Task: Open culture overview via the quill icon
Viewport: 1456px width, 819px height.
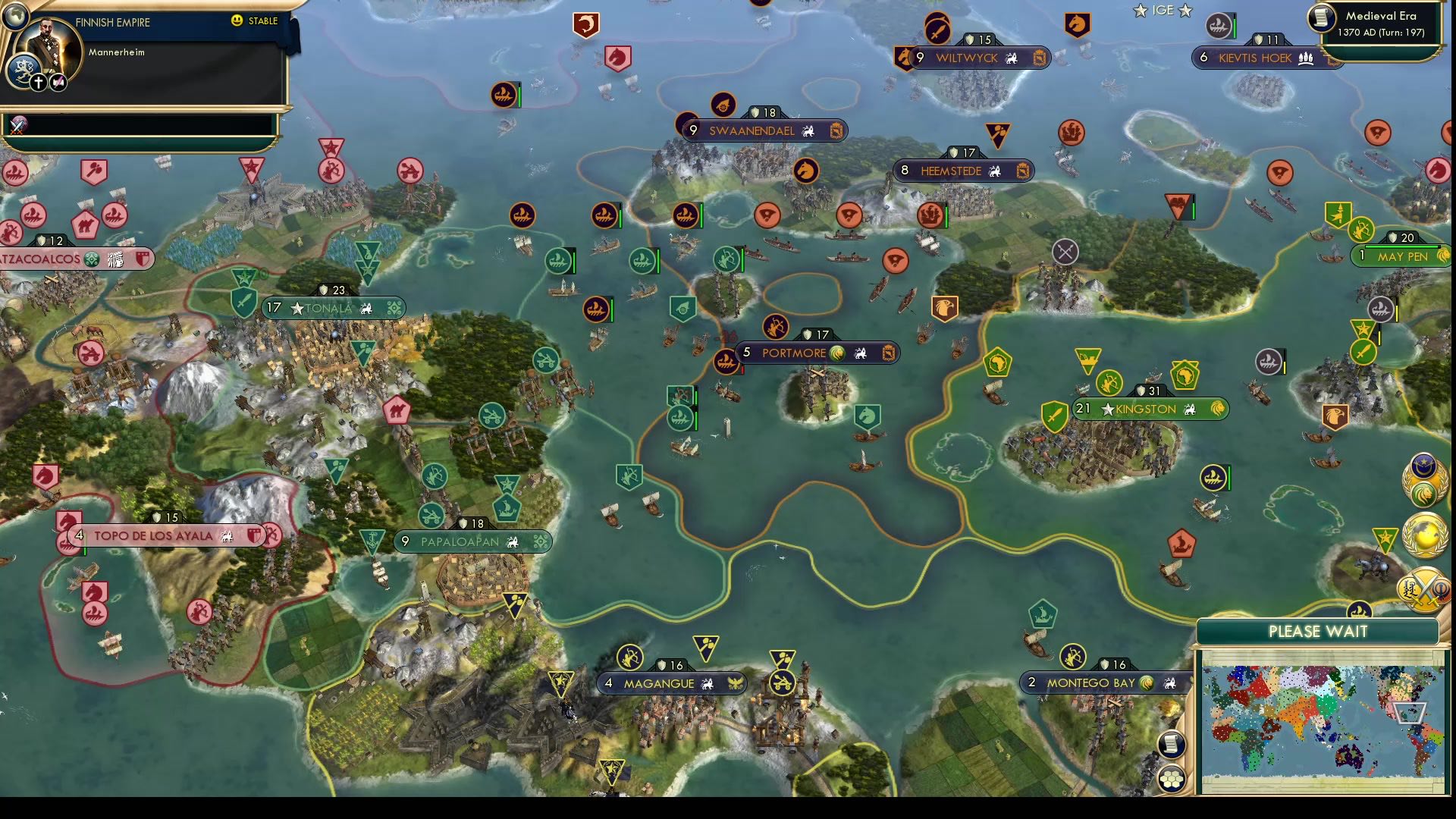Action: 58,82
